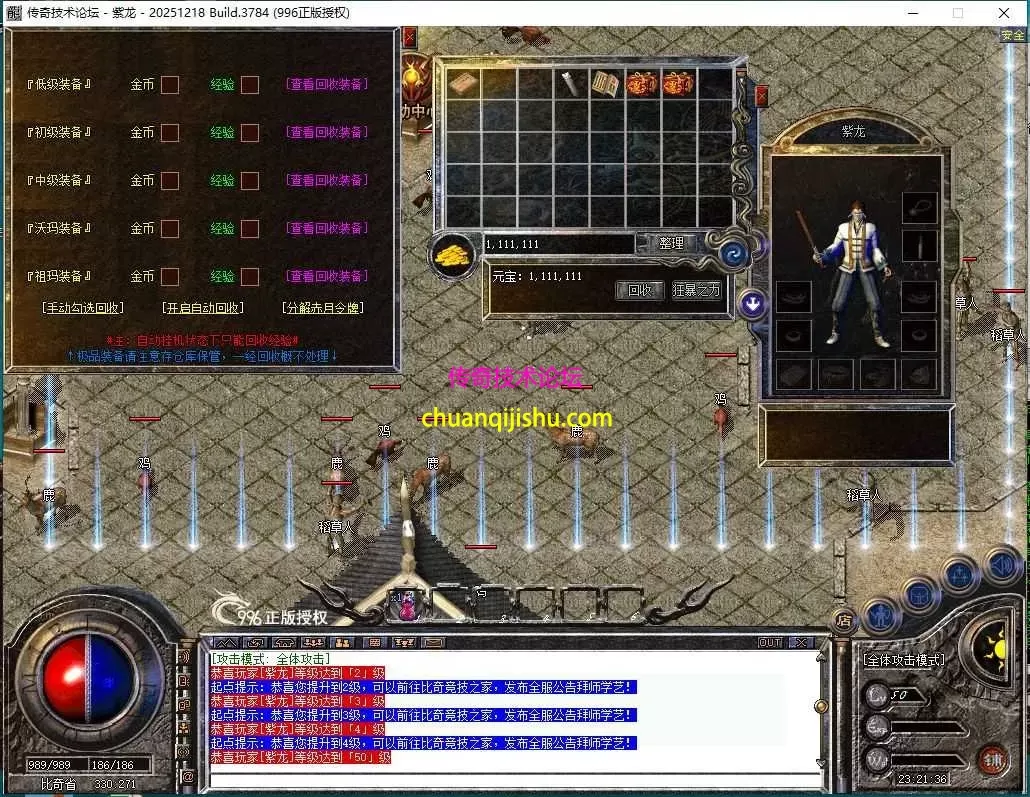The image size is (1030, 797).
Task: Select the book item in the bag
Action: click(605, 84)
